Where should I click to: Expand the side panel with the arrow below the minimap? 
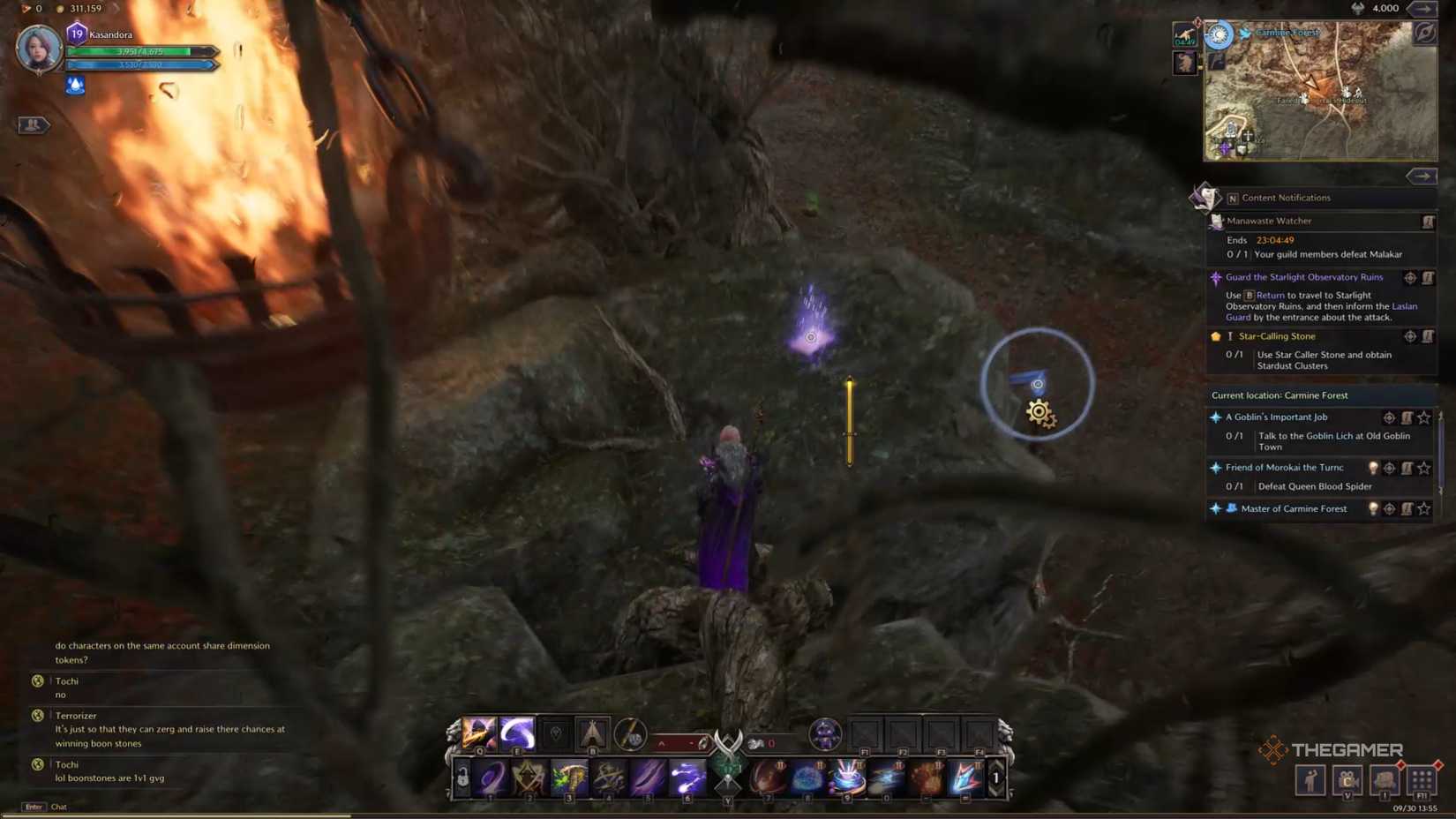click(1422, 176)
